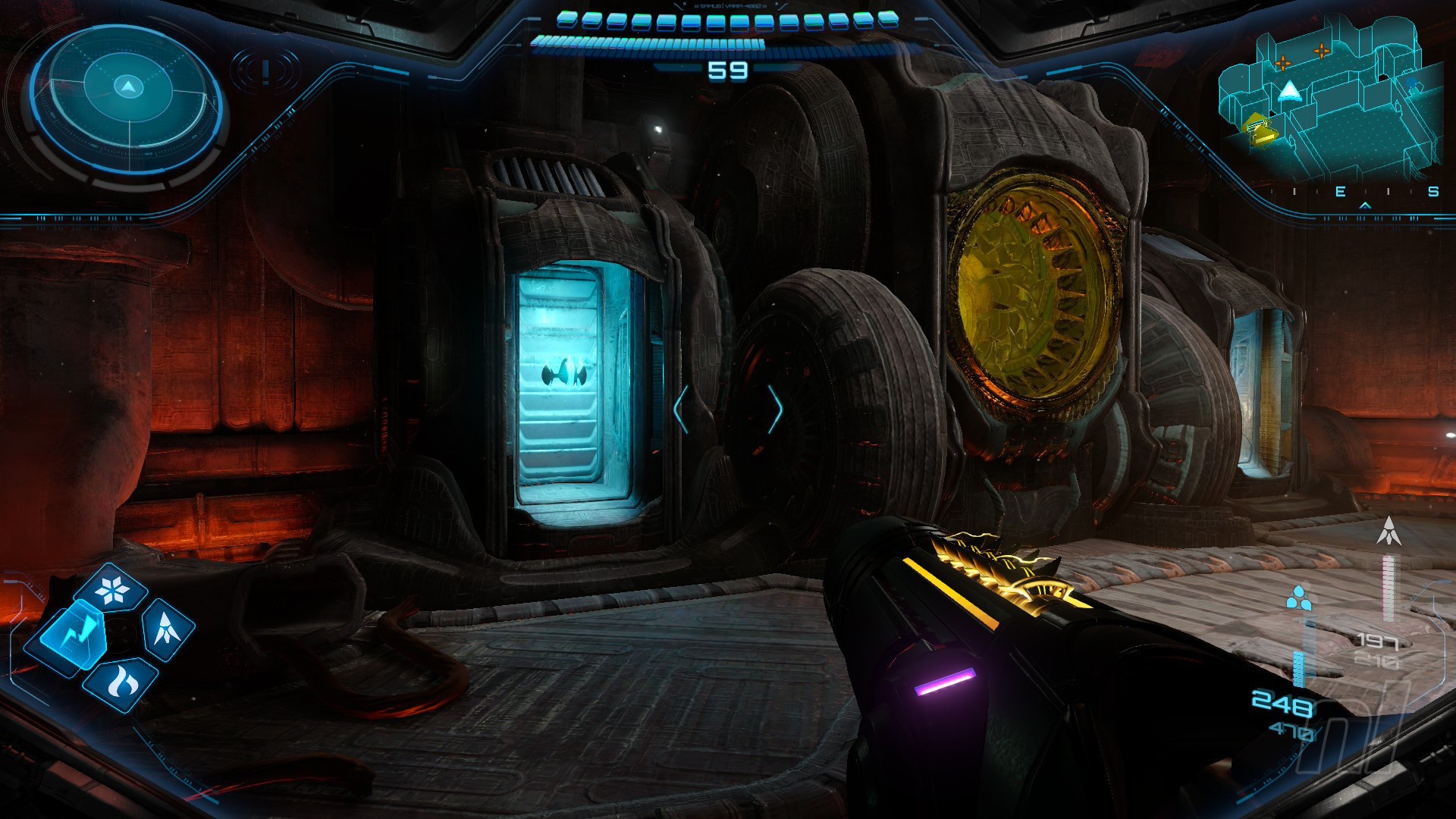Switch to the flame fire beam
Screen dimensions: 1456x819
120,682
